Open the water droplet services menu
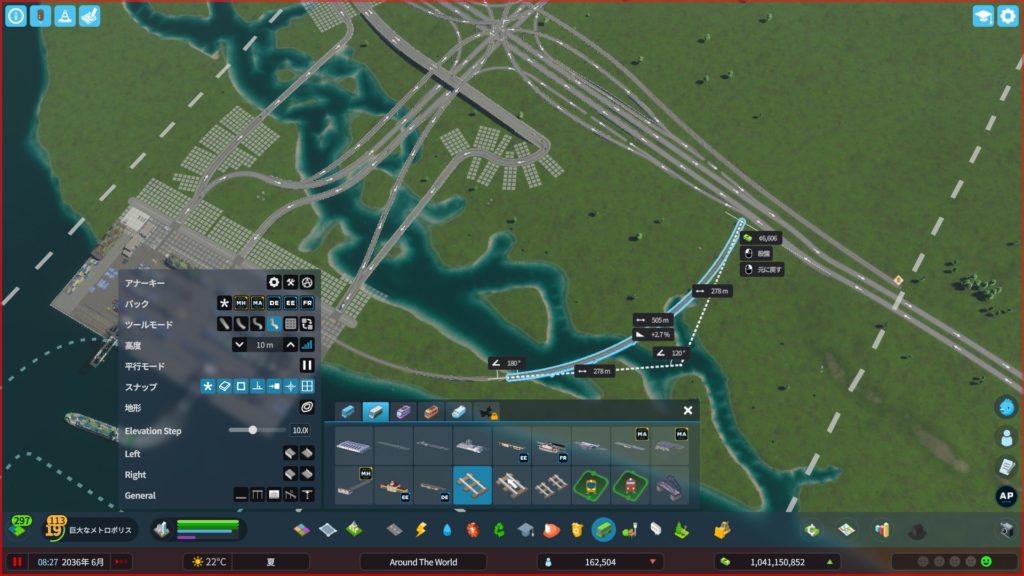 [447, 529]
